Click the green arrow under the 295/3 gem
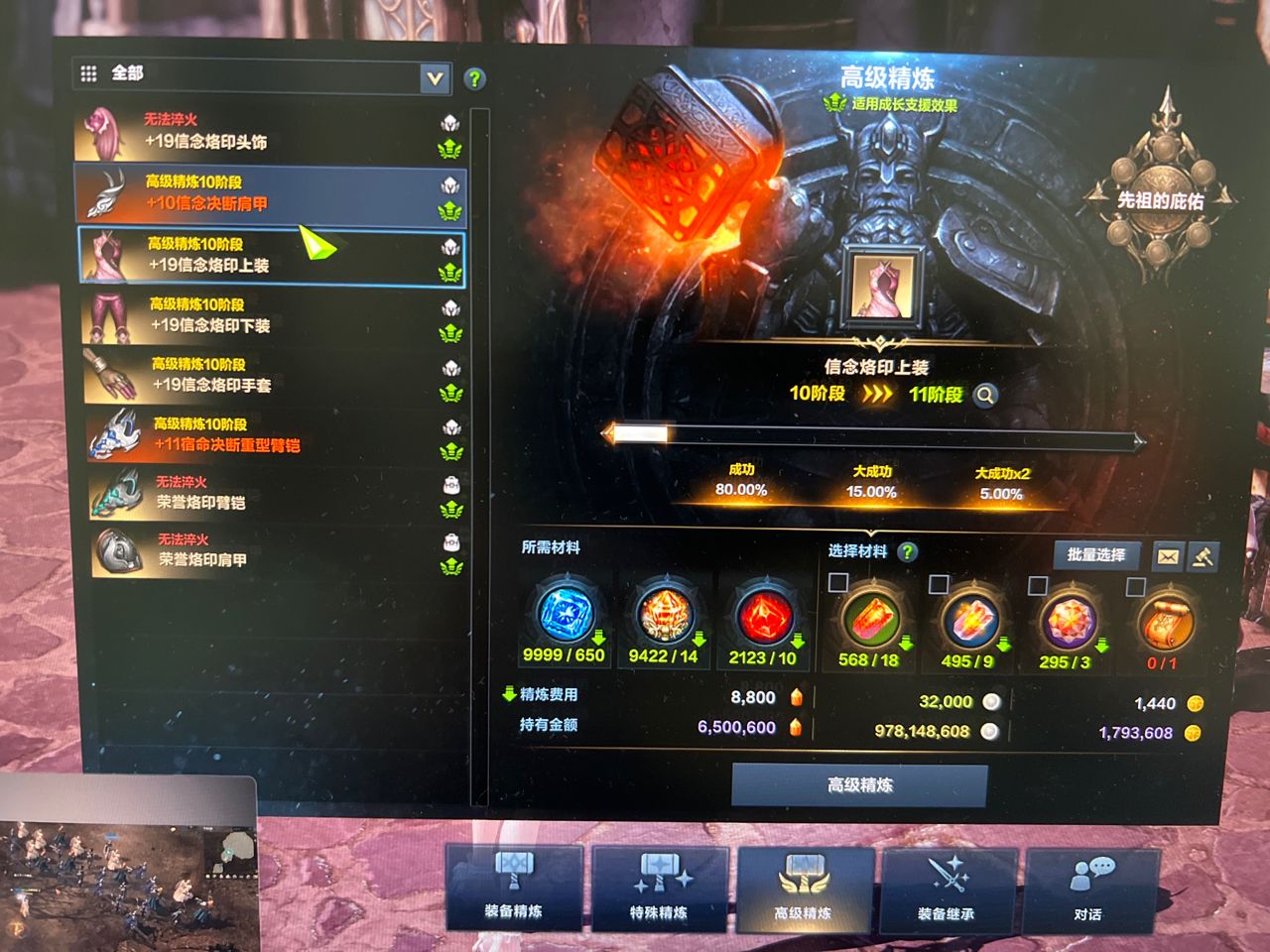Image resolution: width=1270 pixels, height=952 pixels. coord(1101,647)
